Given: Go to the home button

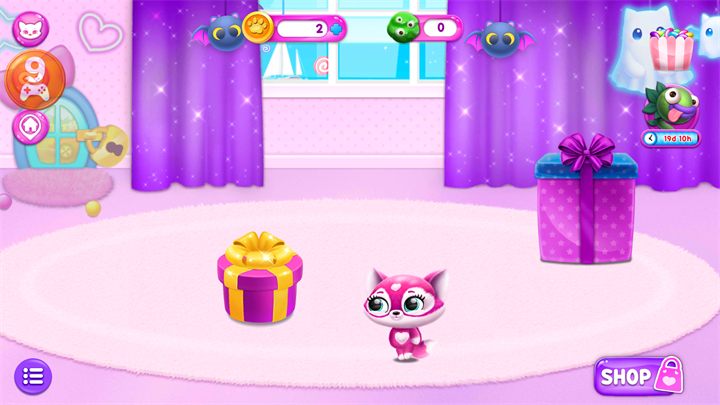Looking at the screenshot, I should coord(30,127).
